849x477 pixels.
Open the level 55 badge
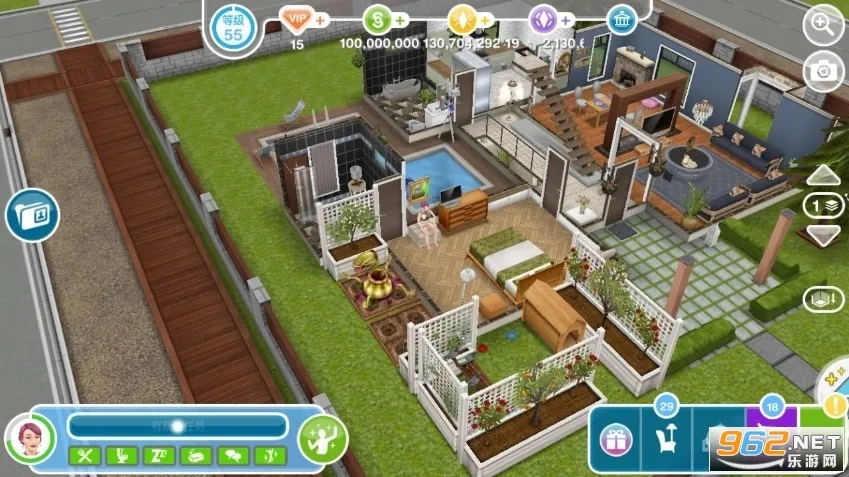coord(234,27)
